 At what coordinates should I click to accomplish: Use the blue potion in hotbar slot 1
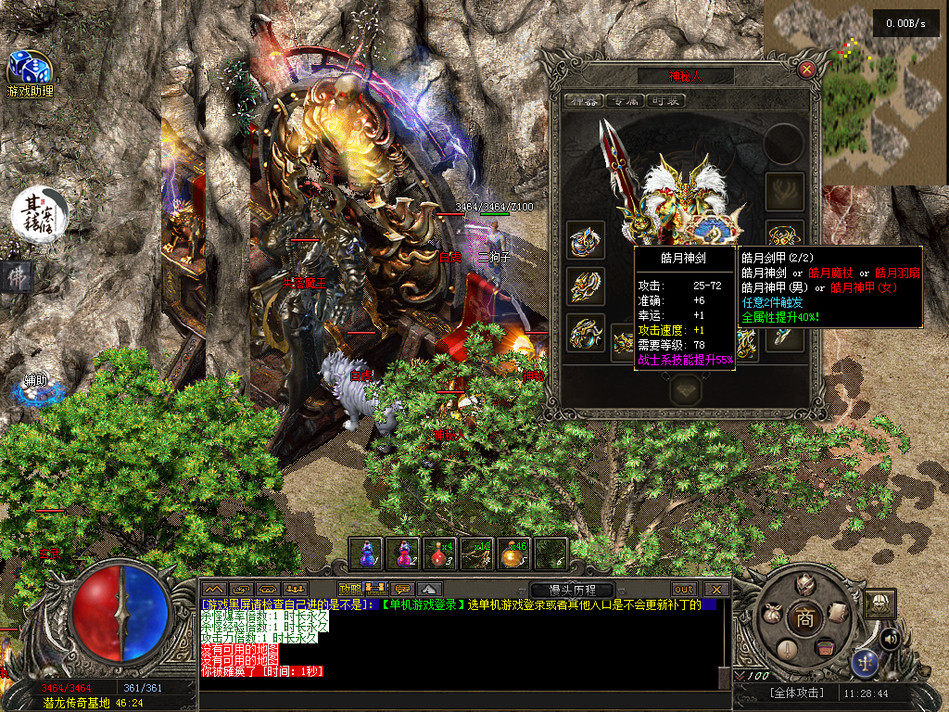(x=368, y=553)
